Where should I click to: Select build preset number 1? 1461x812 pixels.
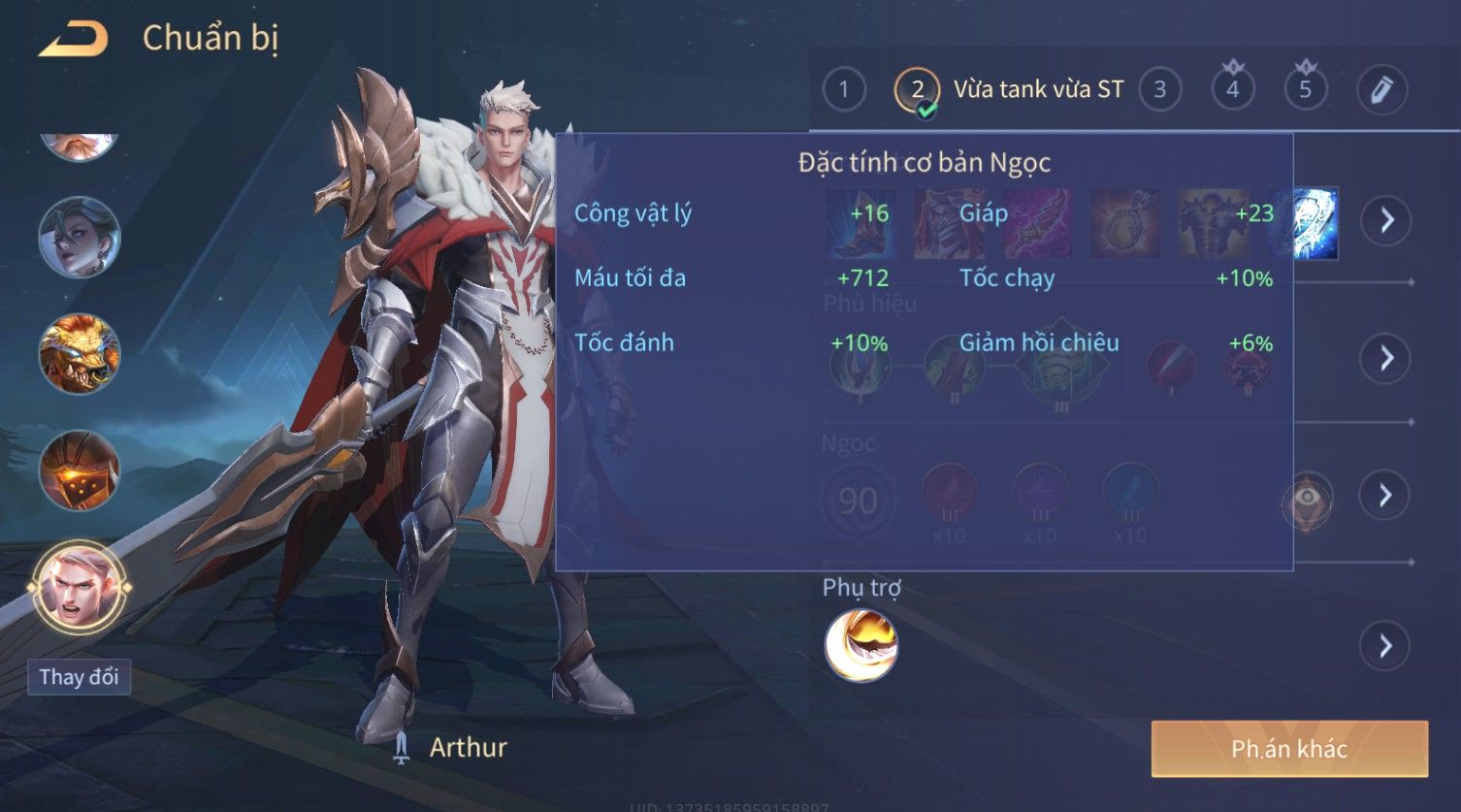[843, 90]
